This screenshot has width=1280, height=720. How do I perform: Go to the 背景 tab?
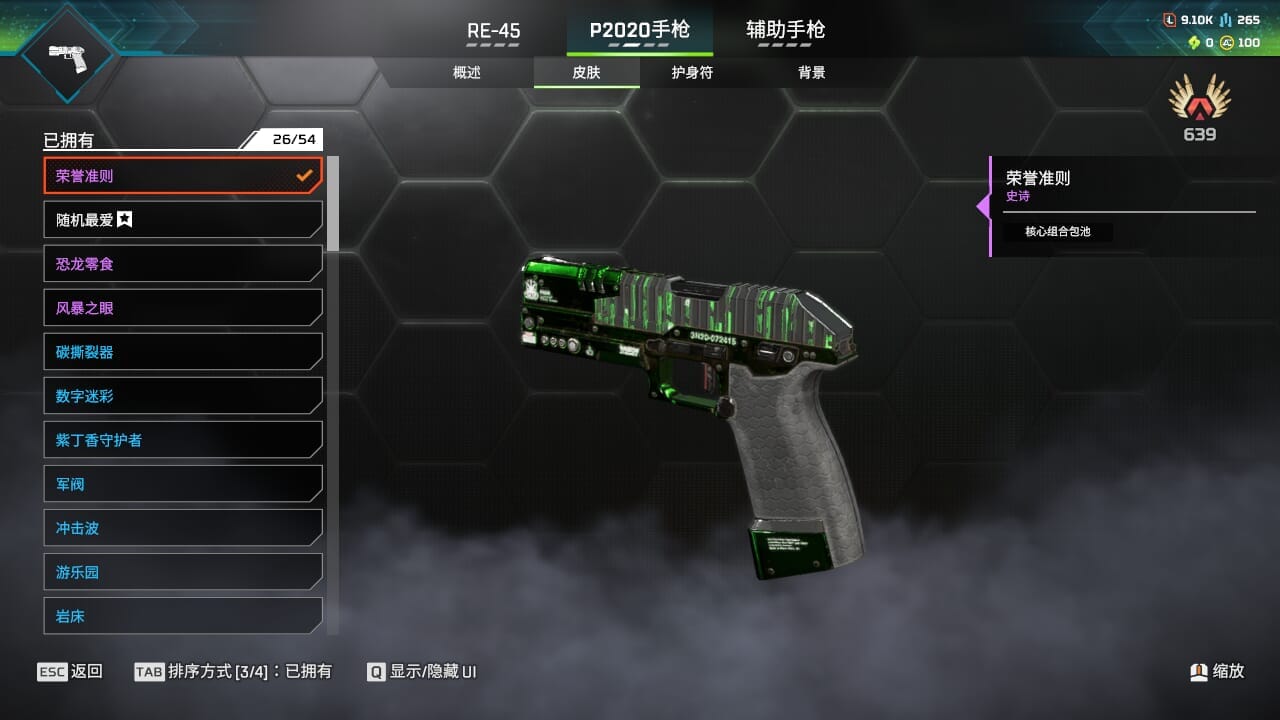coord(811,73)
